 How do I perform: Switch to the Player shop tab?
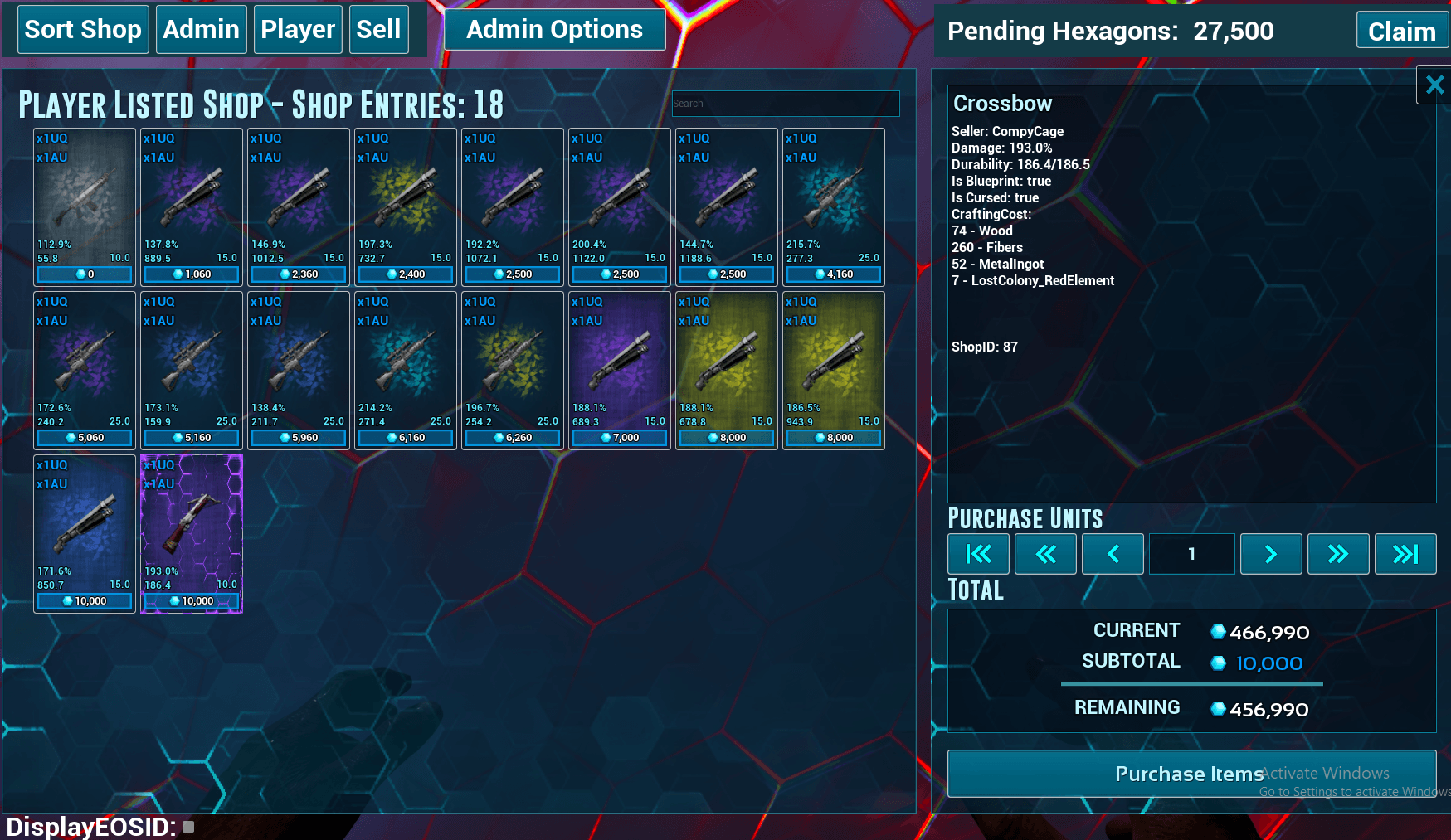click(x=298, y=30)
